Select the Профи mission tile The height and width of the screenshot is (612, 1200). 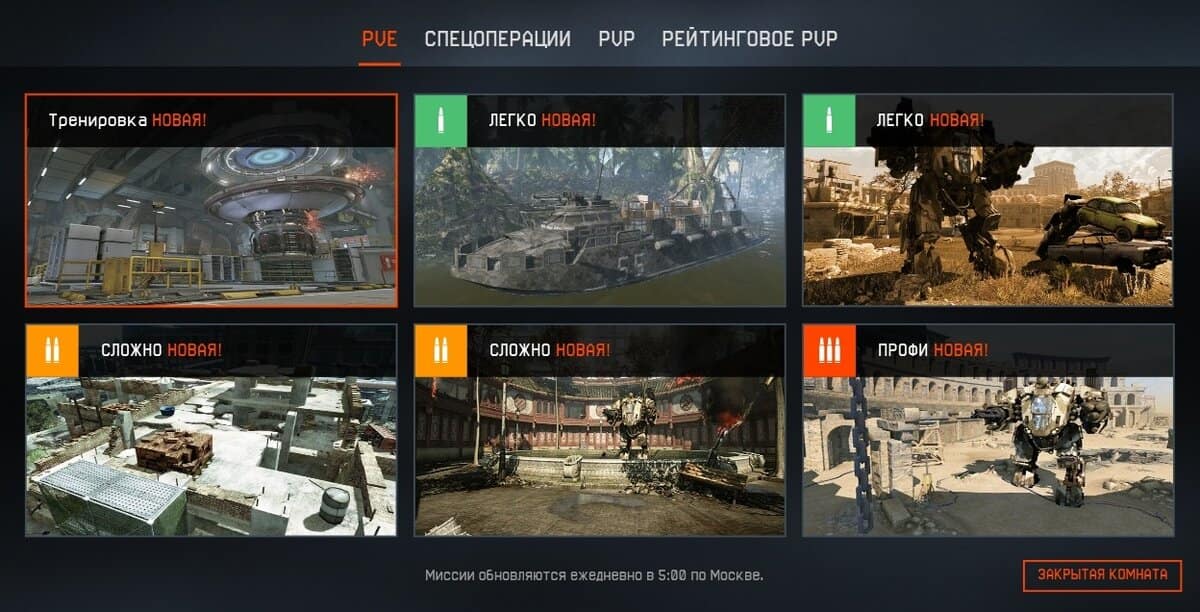(987, 430)
